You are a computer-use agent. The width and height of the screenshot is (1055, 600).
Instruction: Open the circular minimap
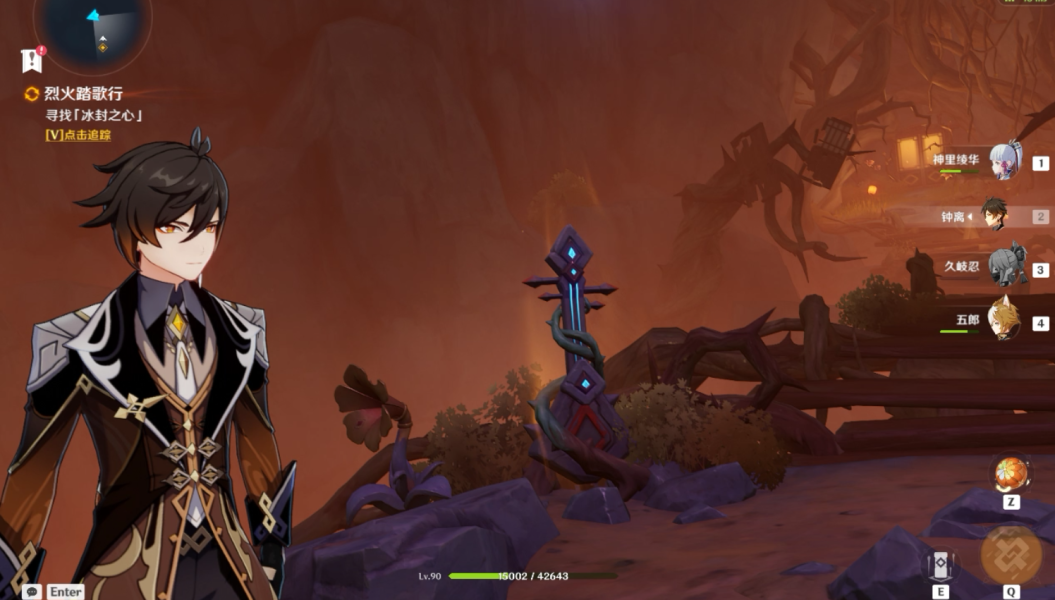click(93, 30)
